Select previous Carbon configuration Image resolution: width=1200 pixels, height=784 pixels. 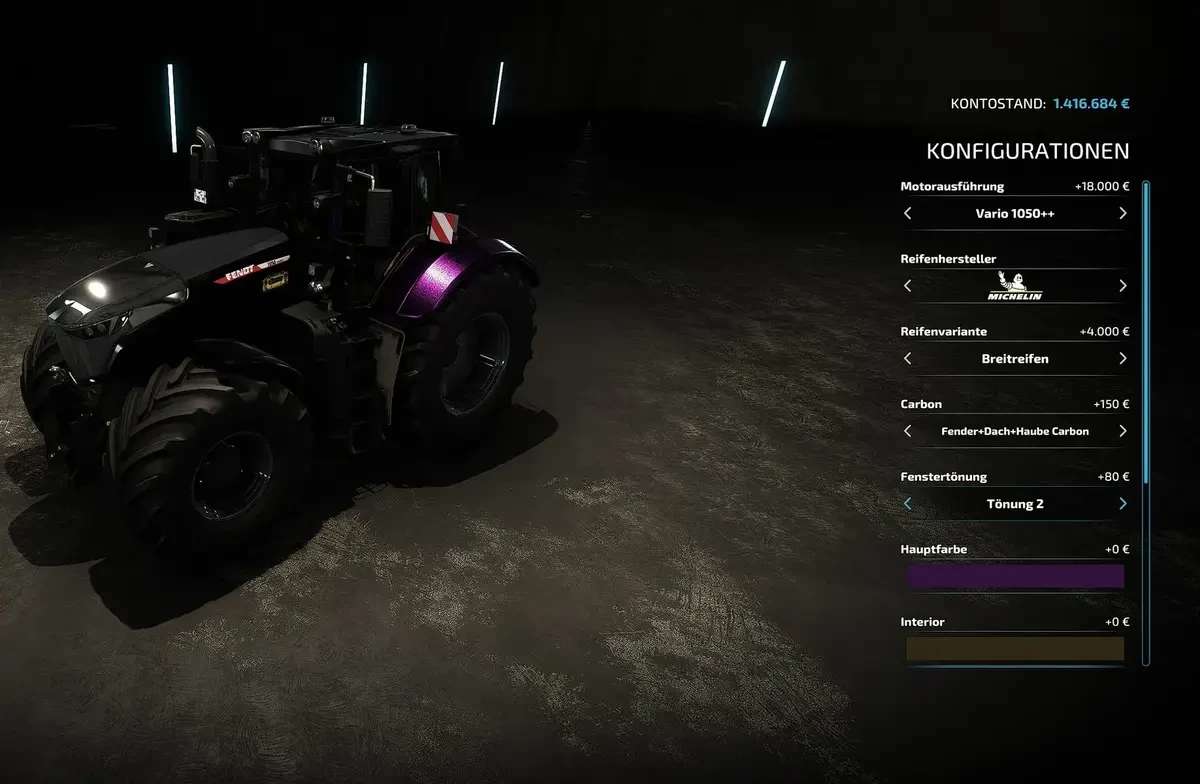(908, 431)
